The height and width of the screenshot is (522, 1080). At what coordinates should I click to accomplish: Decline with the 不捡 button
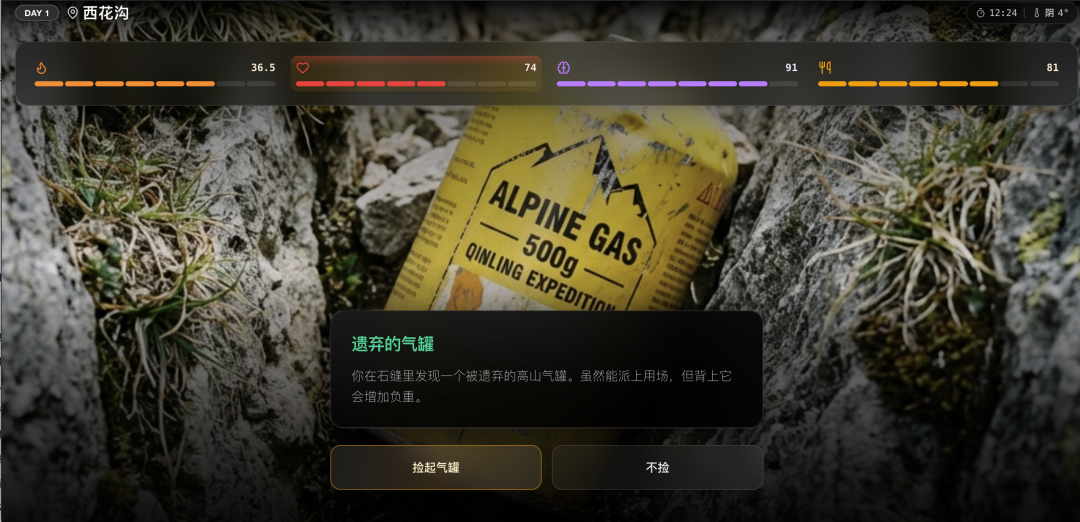(x=657, y=467)
